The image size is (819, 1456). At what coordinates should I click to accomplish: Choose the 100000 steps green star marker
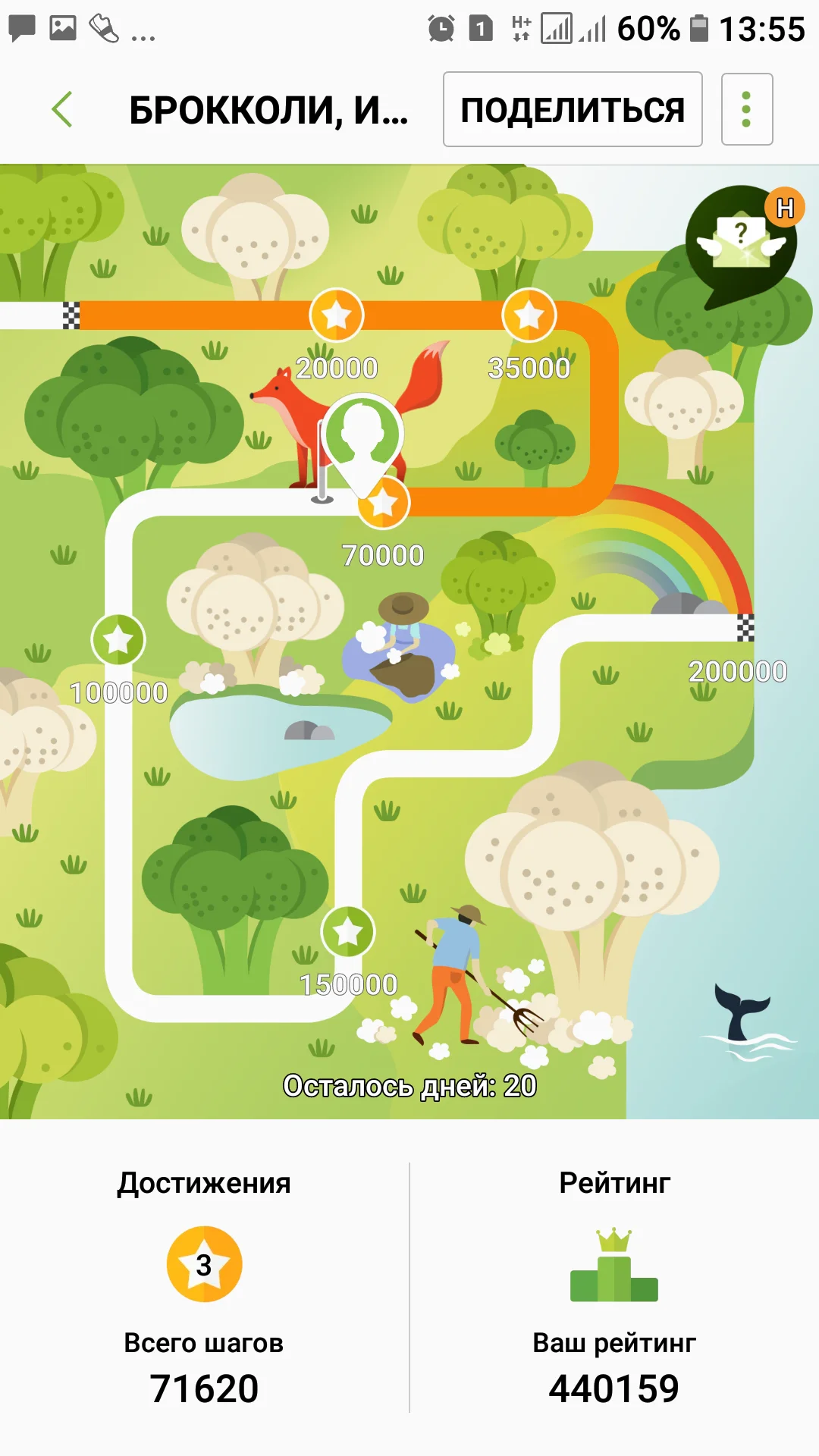[x=118, y=640]
